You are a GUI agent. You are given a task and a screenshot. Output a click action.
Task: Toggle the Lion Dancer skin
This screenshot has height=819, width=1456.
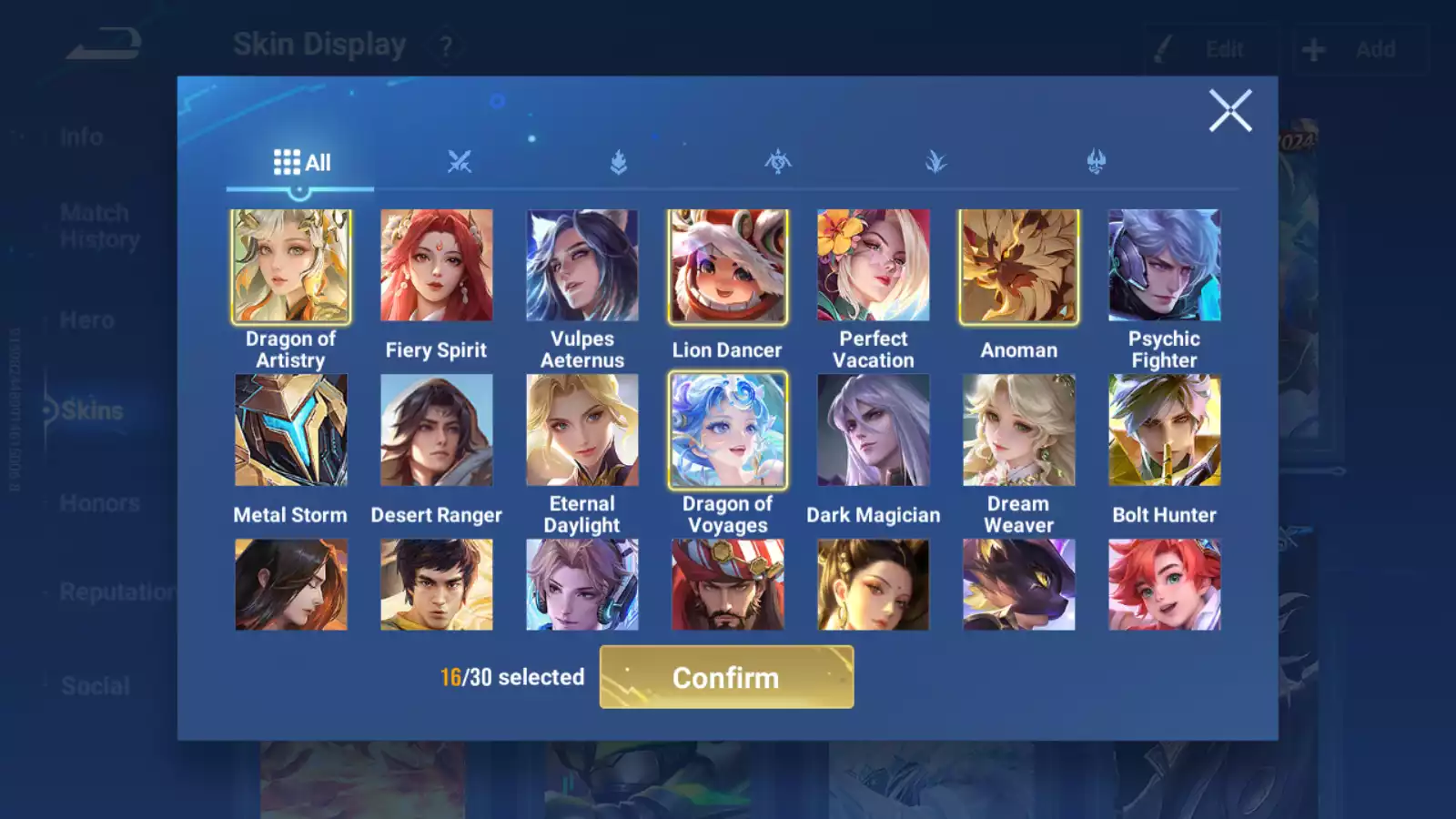pos(728,266)
